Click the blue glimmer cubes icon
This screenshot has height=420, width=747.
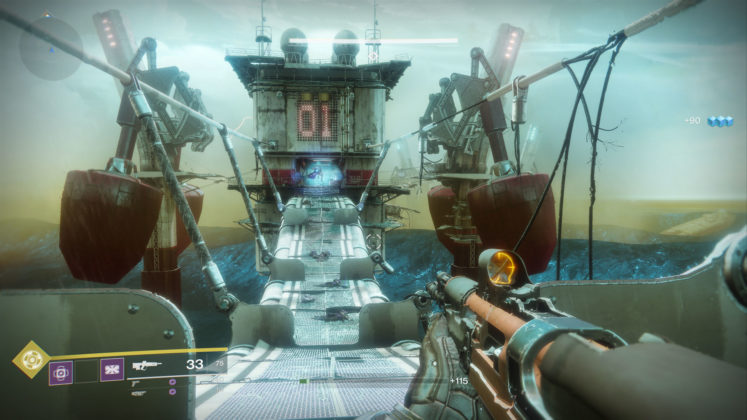(720, 121)
